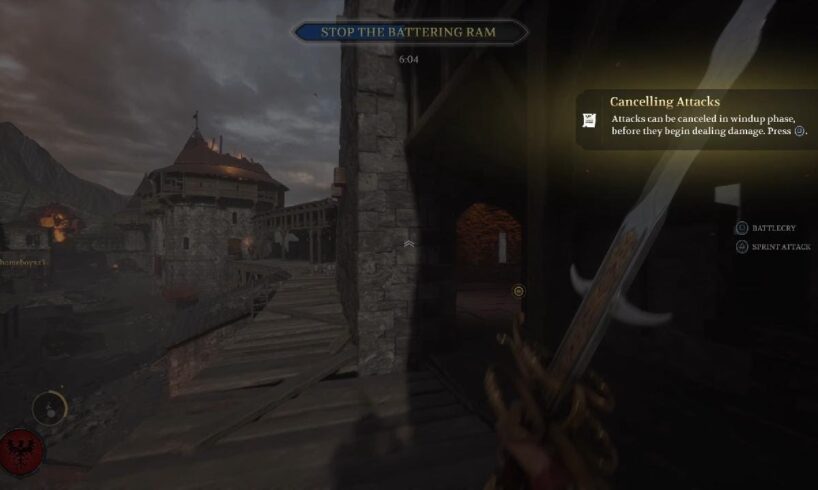The width and height of the screenshot is (818, 490).
Task: Click the Stop the Battering Ram objective banner
Action: [408, 32]
